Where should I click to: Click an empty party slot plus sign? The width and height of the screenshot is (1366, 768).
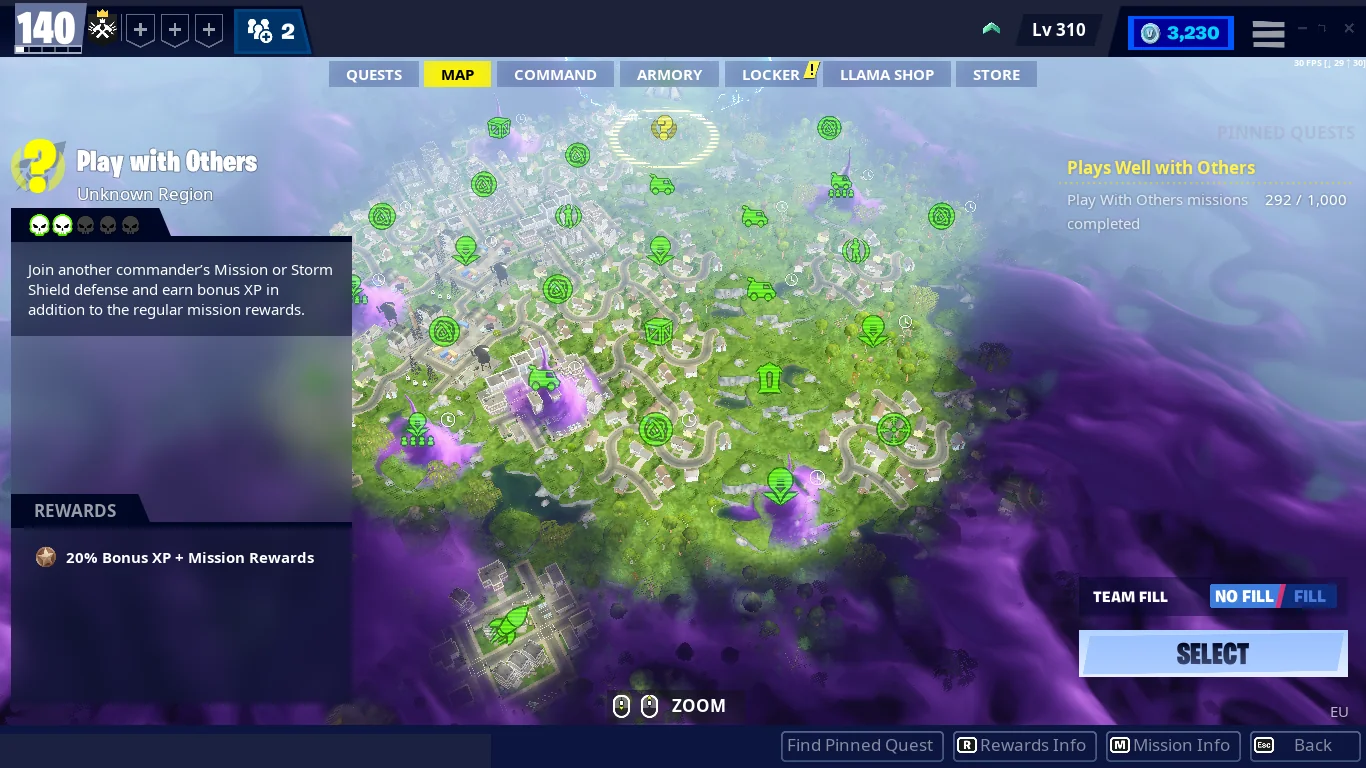pos(140,30)
